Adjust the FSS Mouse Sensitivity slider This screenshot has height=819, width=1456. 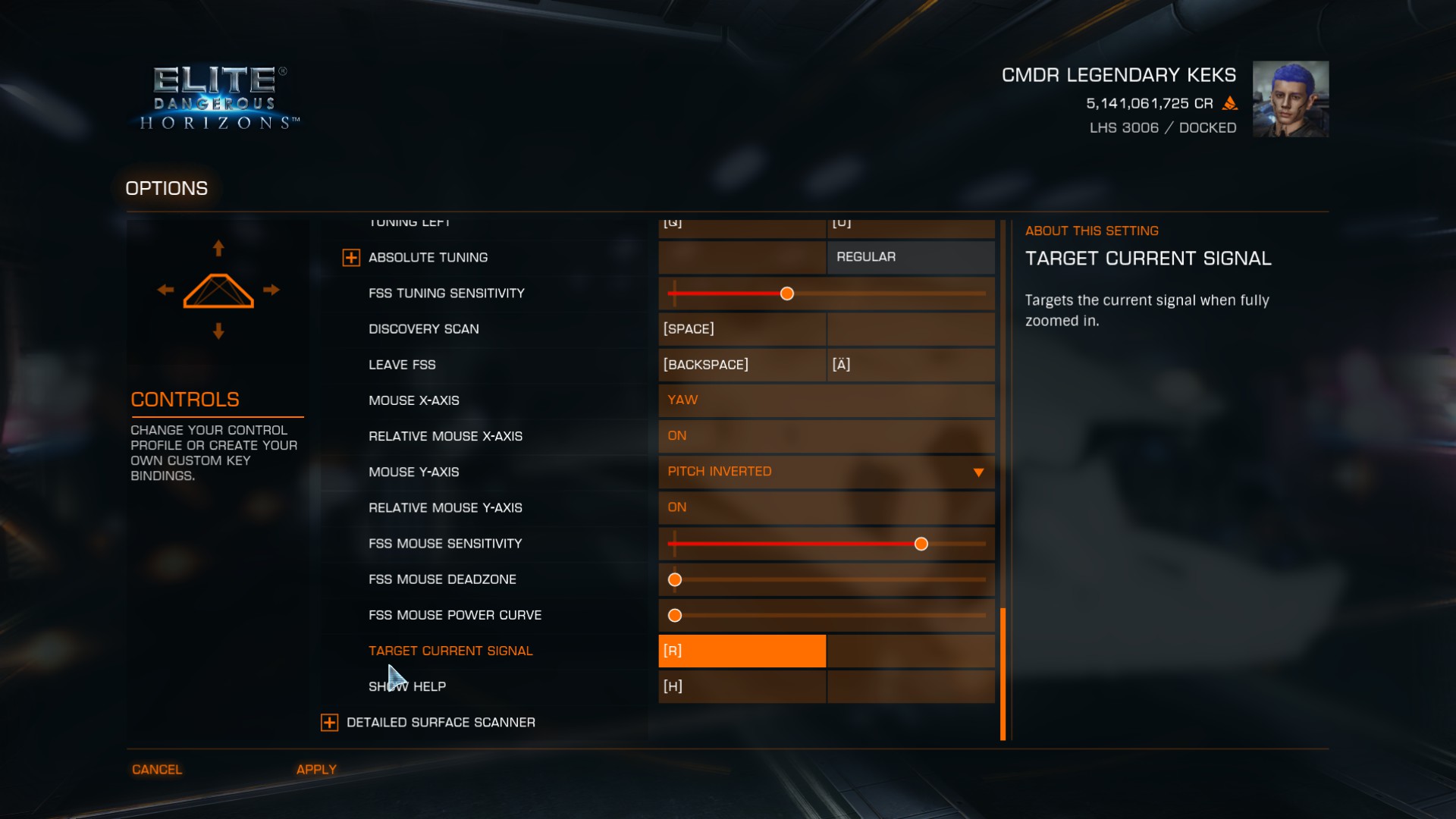921,544
